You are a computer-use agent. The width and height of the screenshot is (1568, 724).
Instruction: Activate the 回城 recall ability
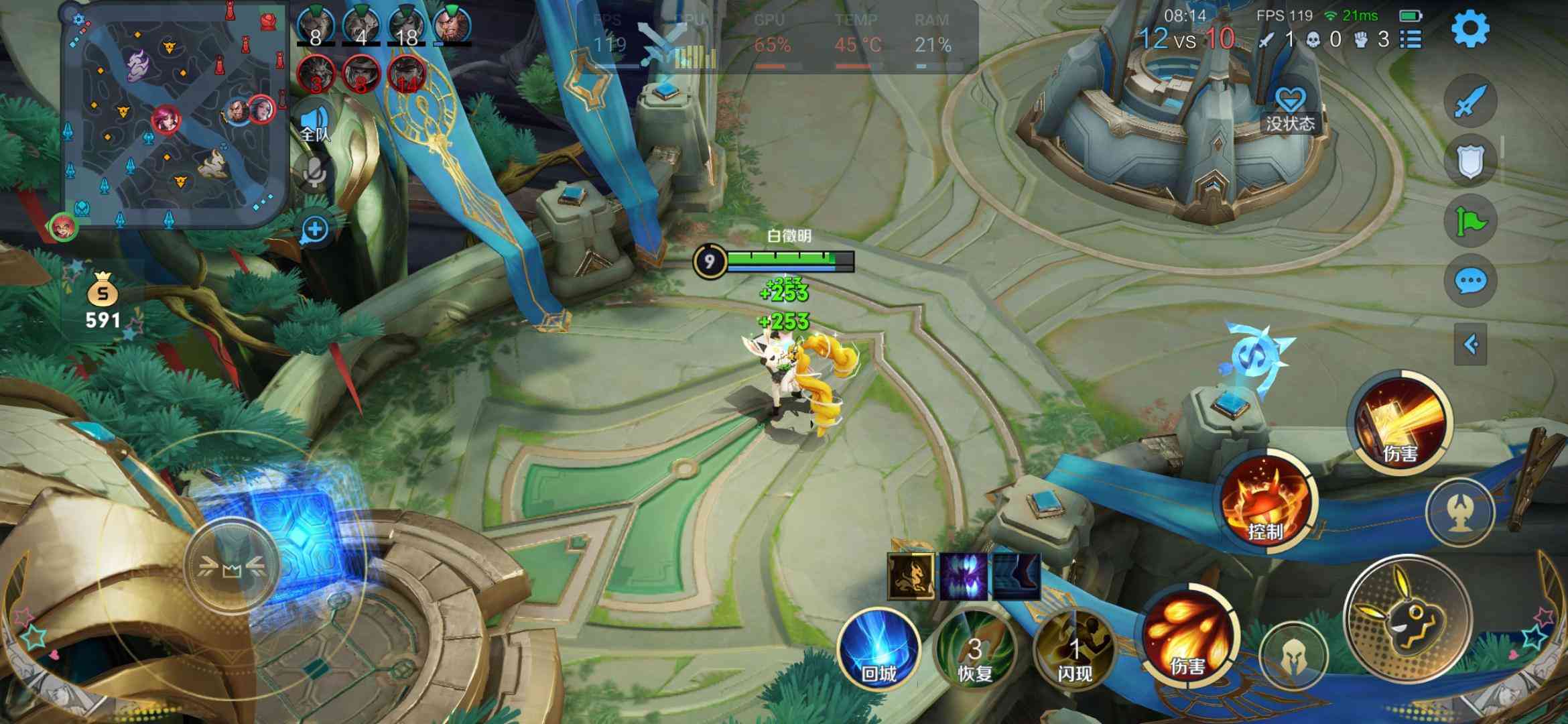[878, 648]
